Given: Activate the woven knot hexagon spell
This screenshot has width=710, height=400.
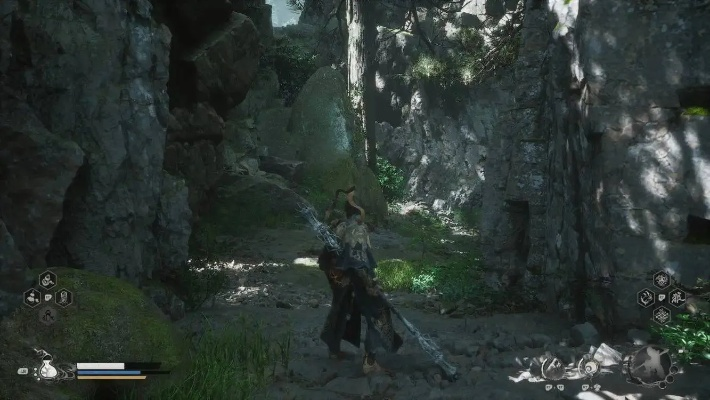Looking at the screenshot, I should click(x=662, y=314).
